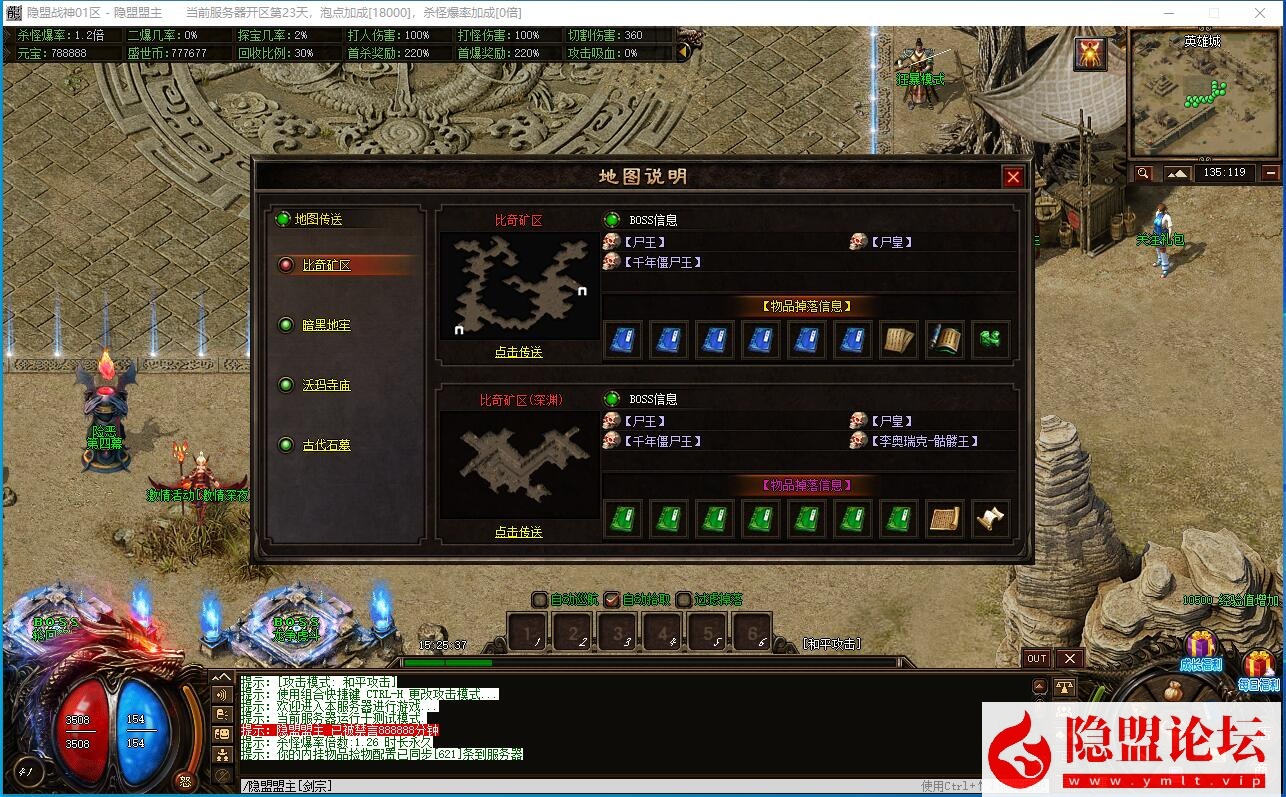Choose the 沃玛寺庙 map entry
The height and width of the screenshot is (797, 1286).
[327, 385]
